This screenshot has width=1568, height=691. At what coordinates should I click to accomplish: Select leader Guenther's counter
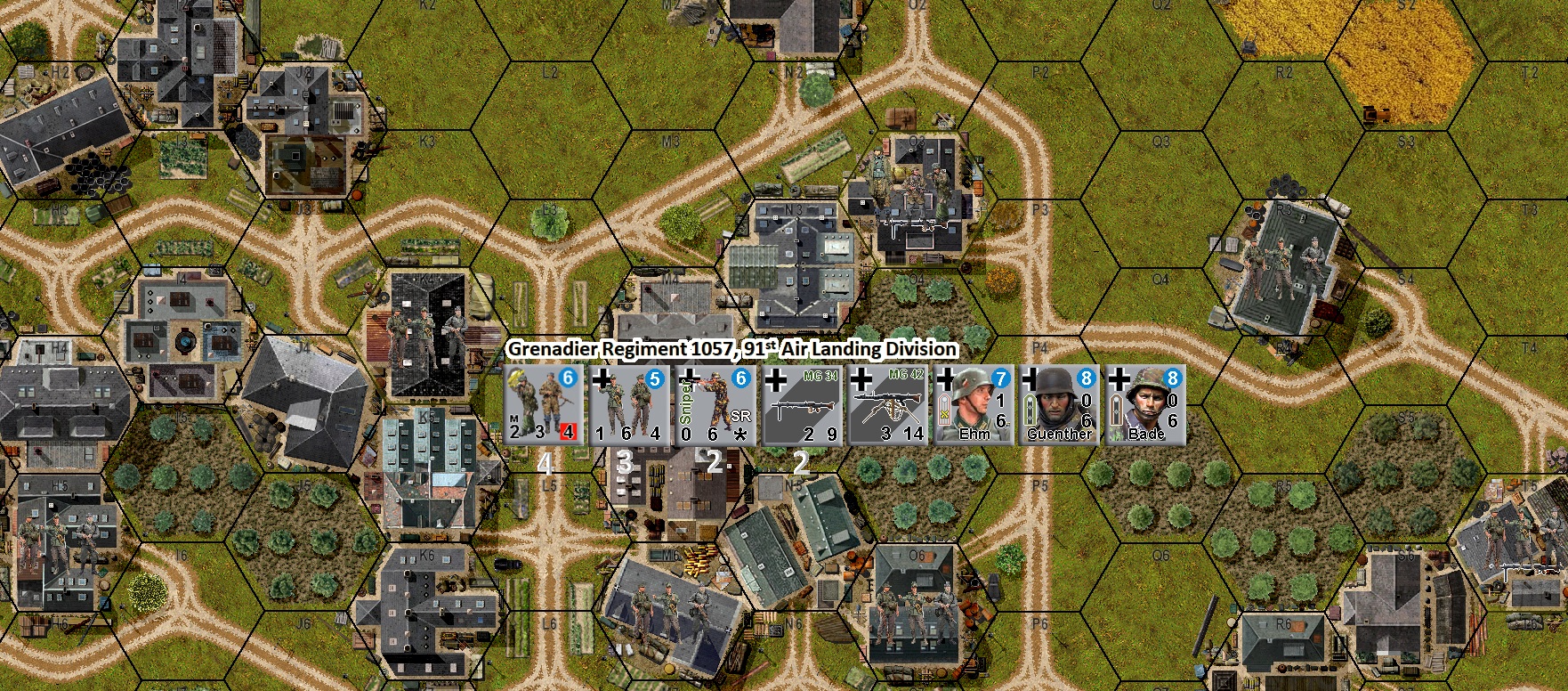pyautogui.click(x=1061, y=405)
